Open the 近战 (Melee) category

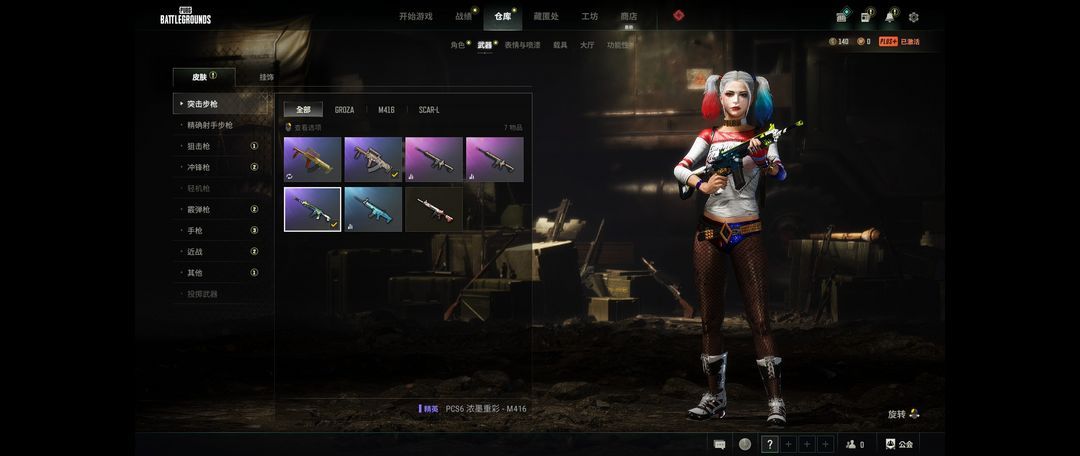(195, 252)
